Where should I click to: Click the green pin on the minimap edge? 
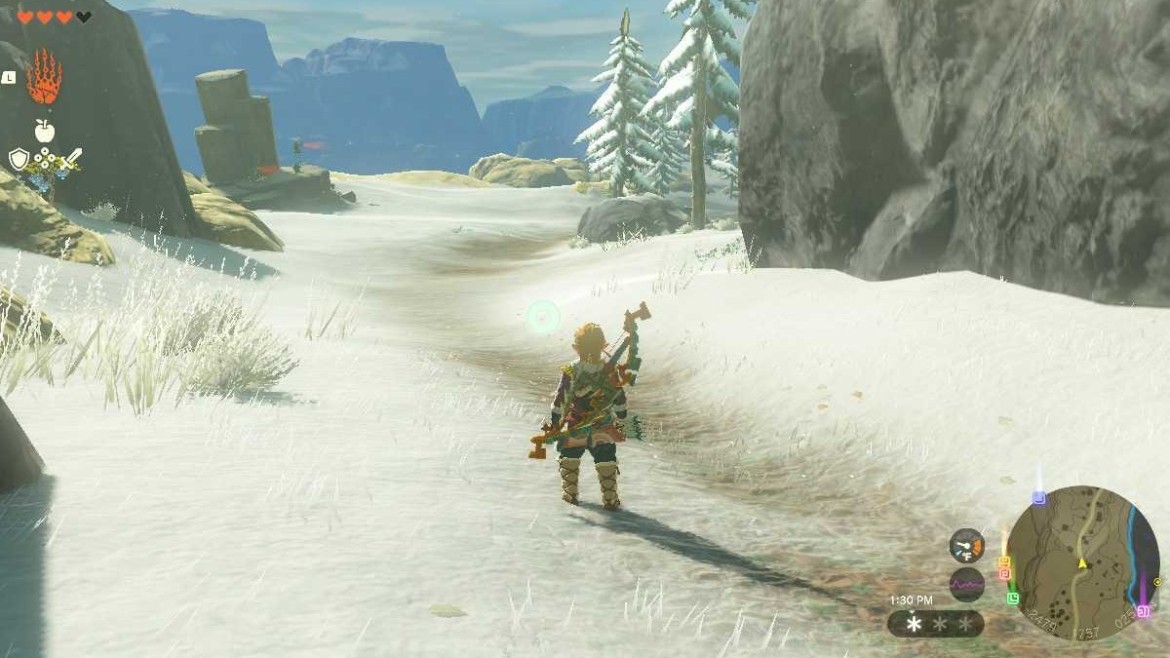coord(1013,598)
